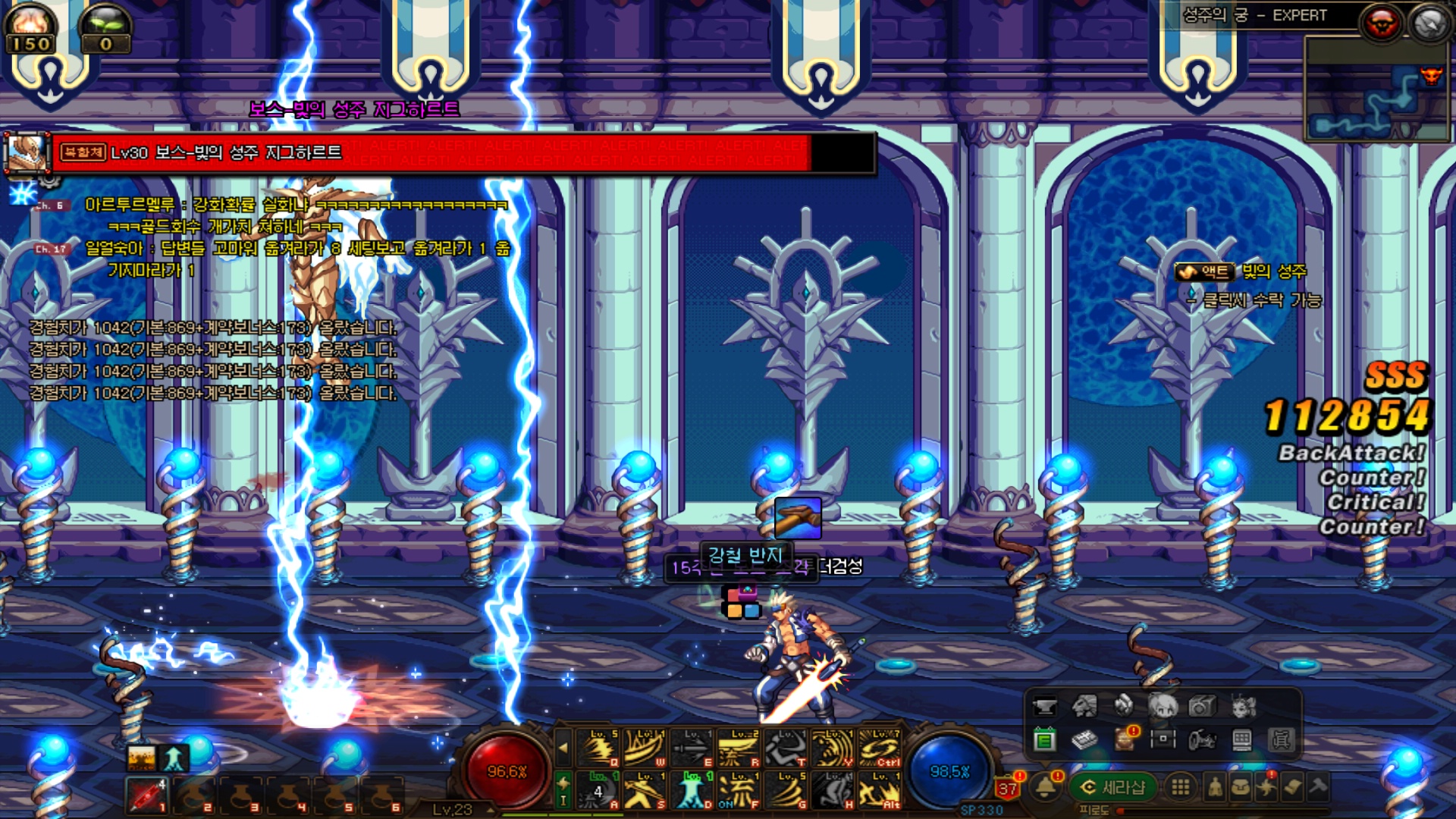Open the 세라샵 cash shop
Viewport: 1456px width, 819px height.
(x=1113, y=787)
